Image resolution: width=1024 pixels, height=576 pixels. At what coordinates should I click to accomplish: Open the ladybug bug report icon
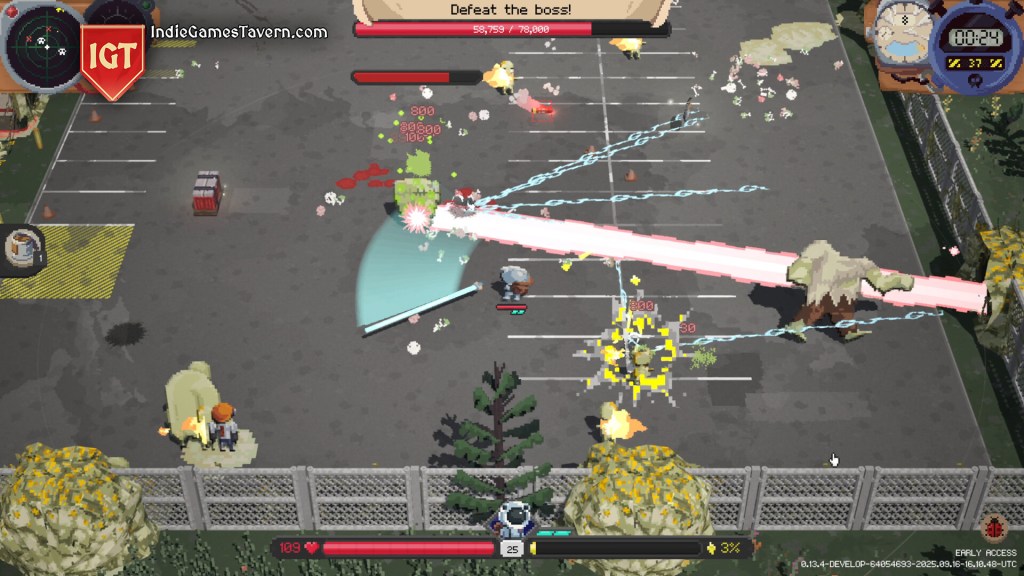tap(994, 527)
